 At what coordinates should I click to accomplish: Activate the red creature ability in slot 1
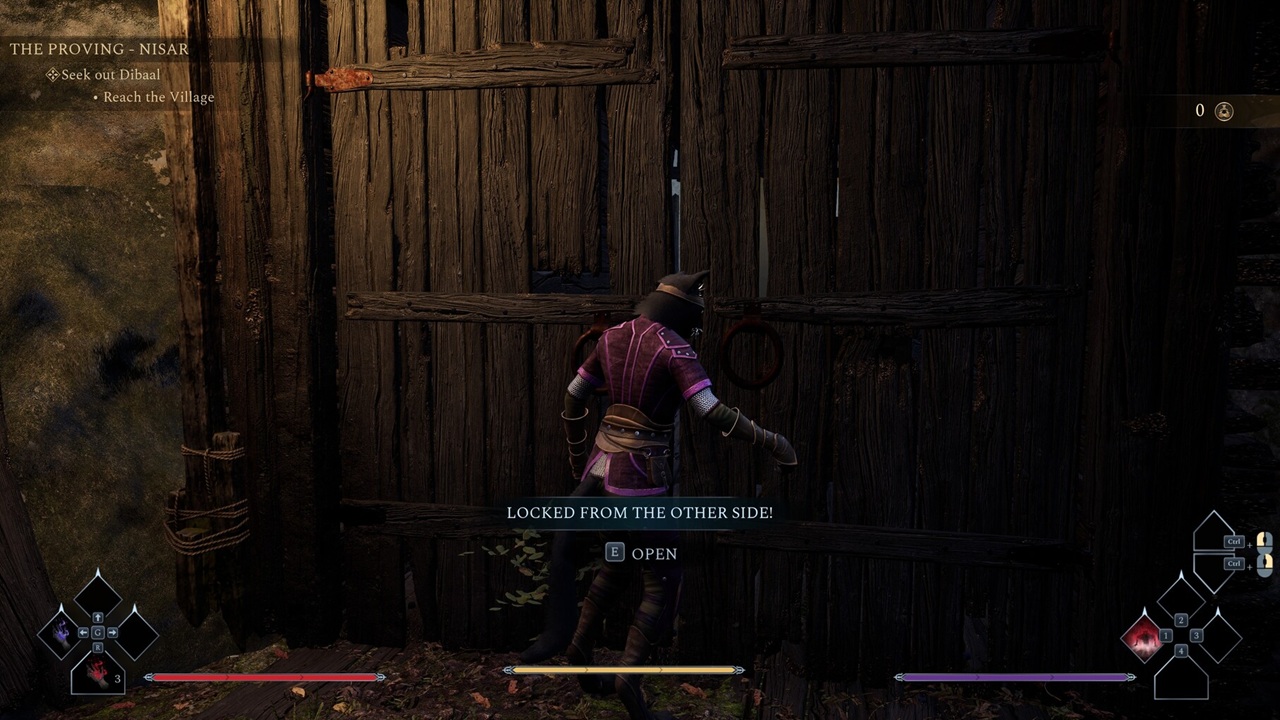tap(1143, 636)
